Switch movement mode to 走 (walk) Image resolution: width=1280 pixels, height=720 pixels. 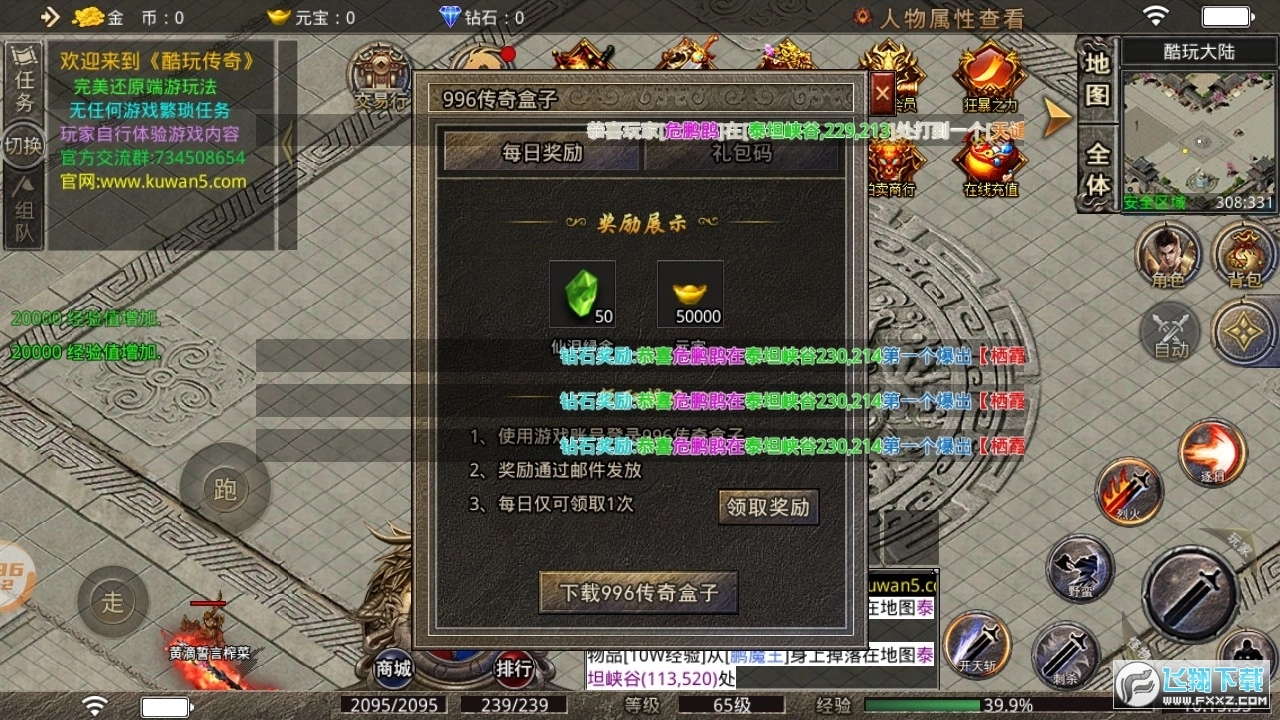point(113,601)
